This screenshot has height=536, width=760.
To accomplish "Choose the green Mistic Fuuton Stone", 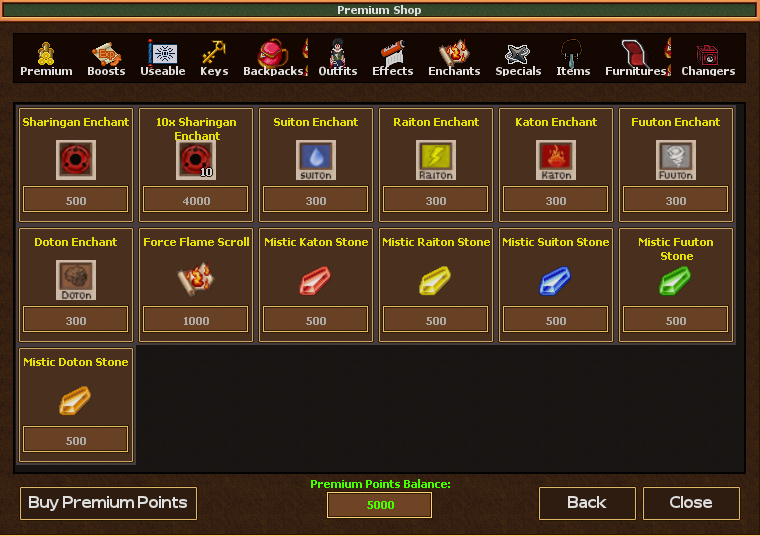I will 676,281.
